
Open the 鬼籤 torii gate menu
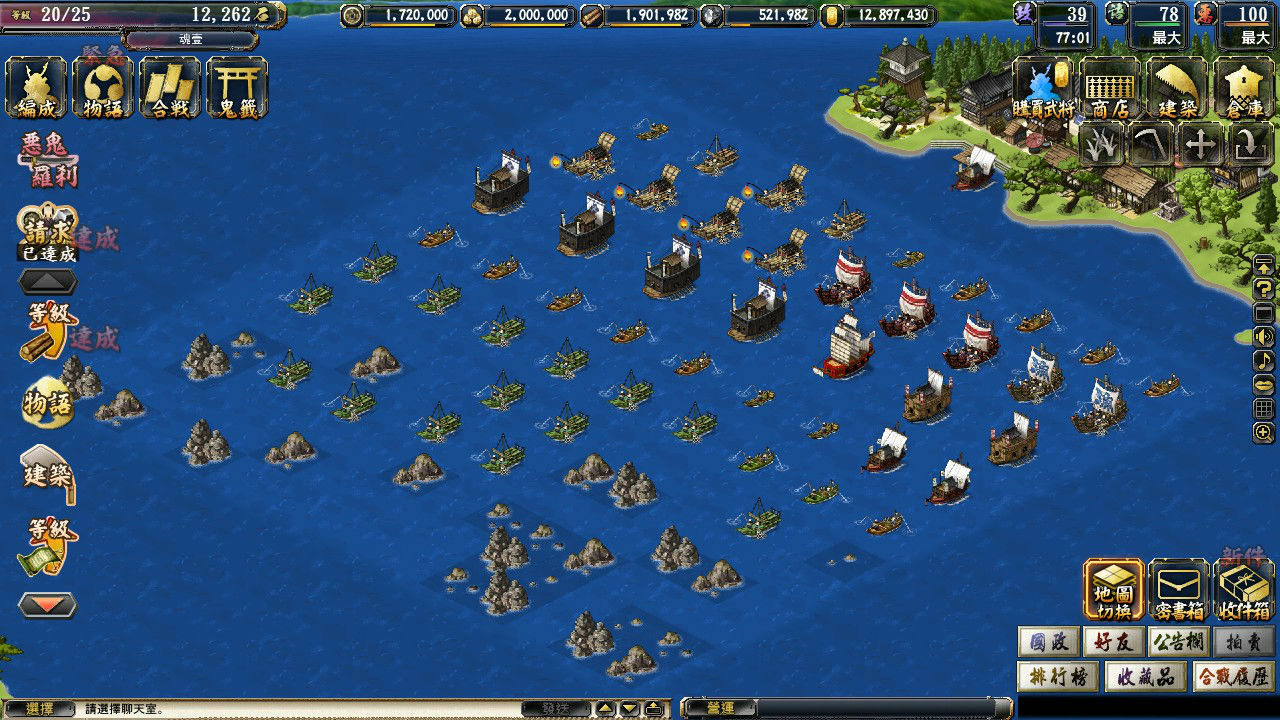[237, 88]
